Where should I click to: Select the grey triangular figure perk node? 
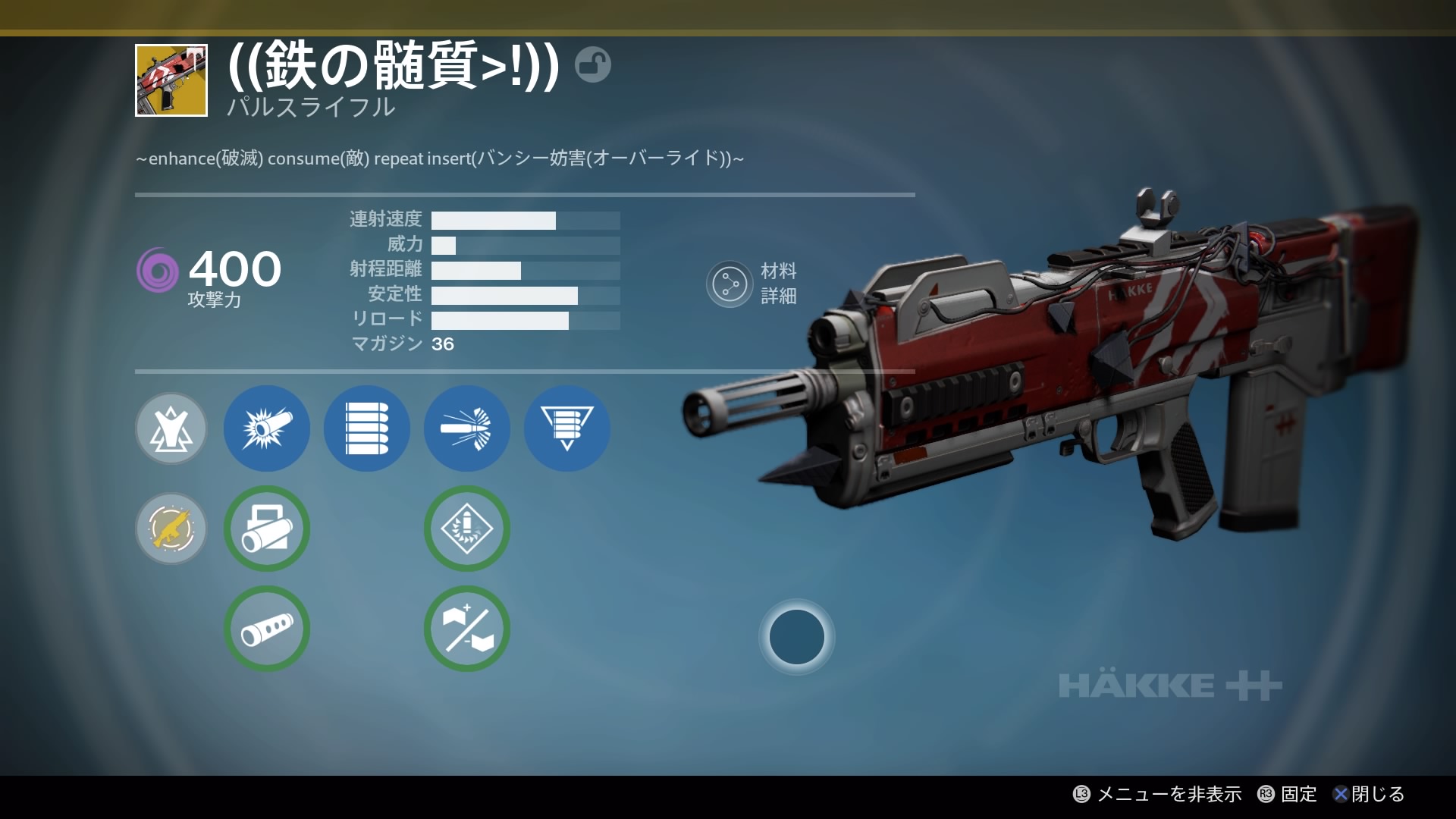point(171,428)
